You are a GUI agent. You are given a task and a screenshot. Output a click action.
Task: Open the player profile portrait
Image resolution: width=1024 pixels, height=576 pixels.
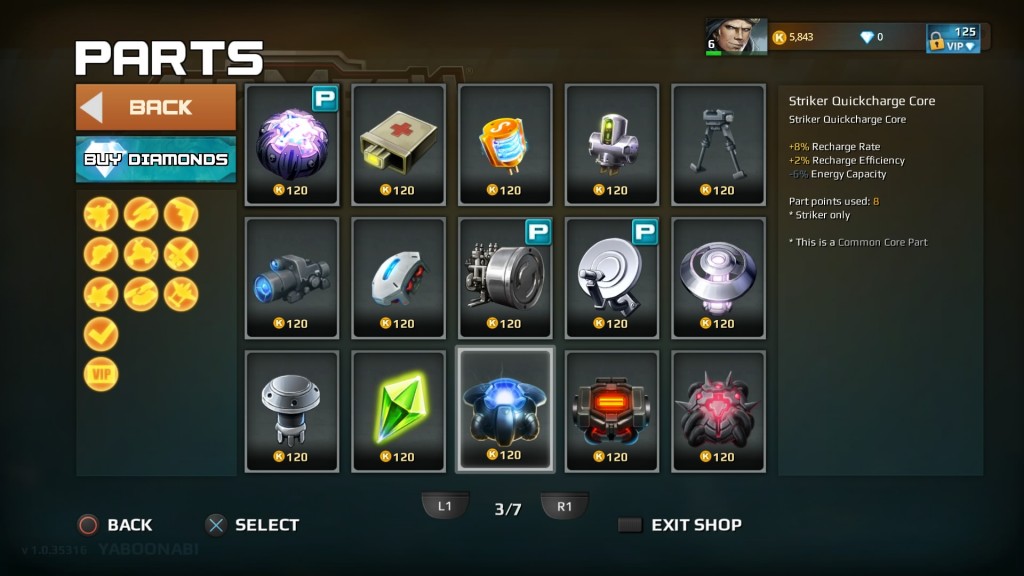coord(735,37)
